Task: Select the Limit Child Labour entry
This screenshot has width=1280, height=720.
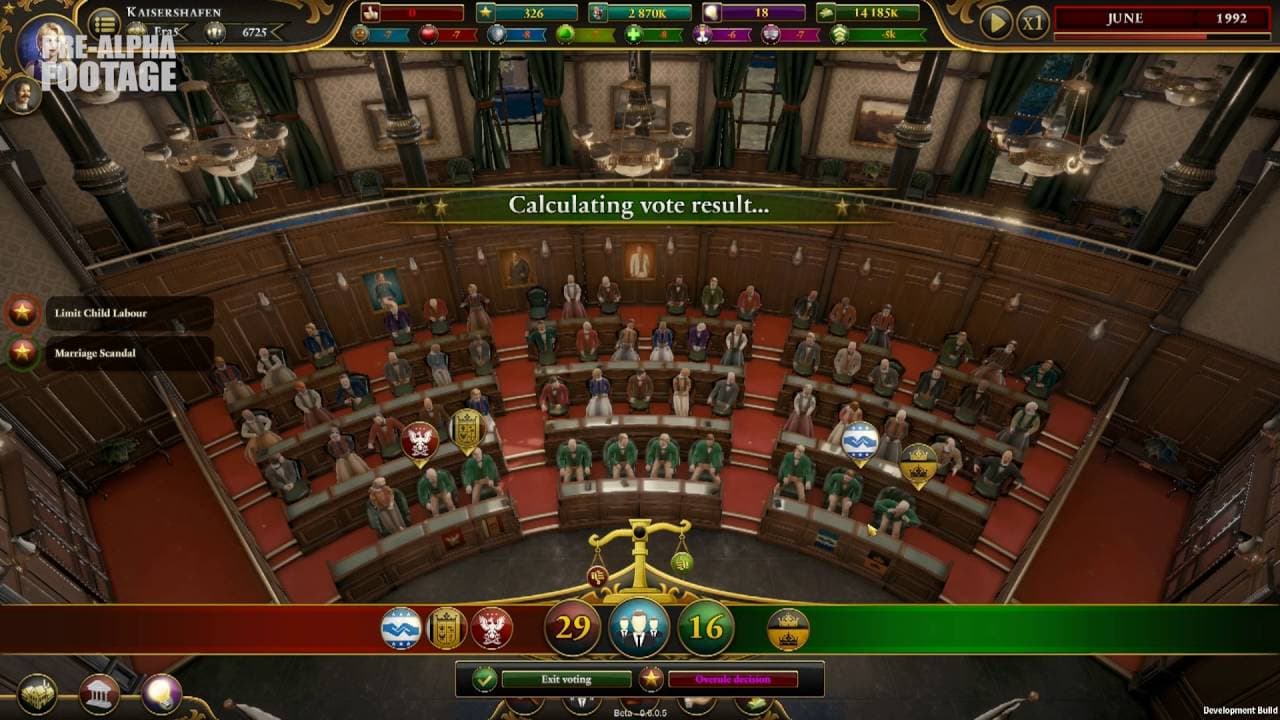Action: 100,313
